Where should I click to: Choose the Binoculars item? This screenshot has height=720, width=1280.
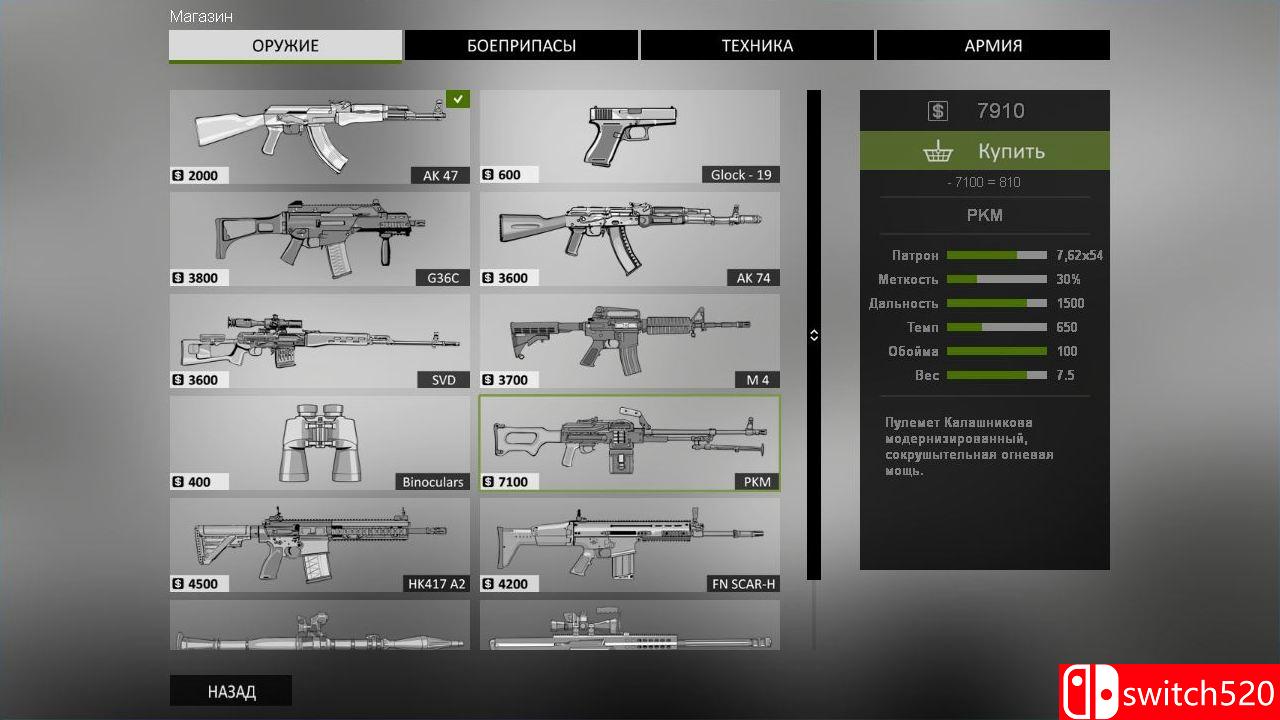[320, 443]
